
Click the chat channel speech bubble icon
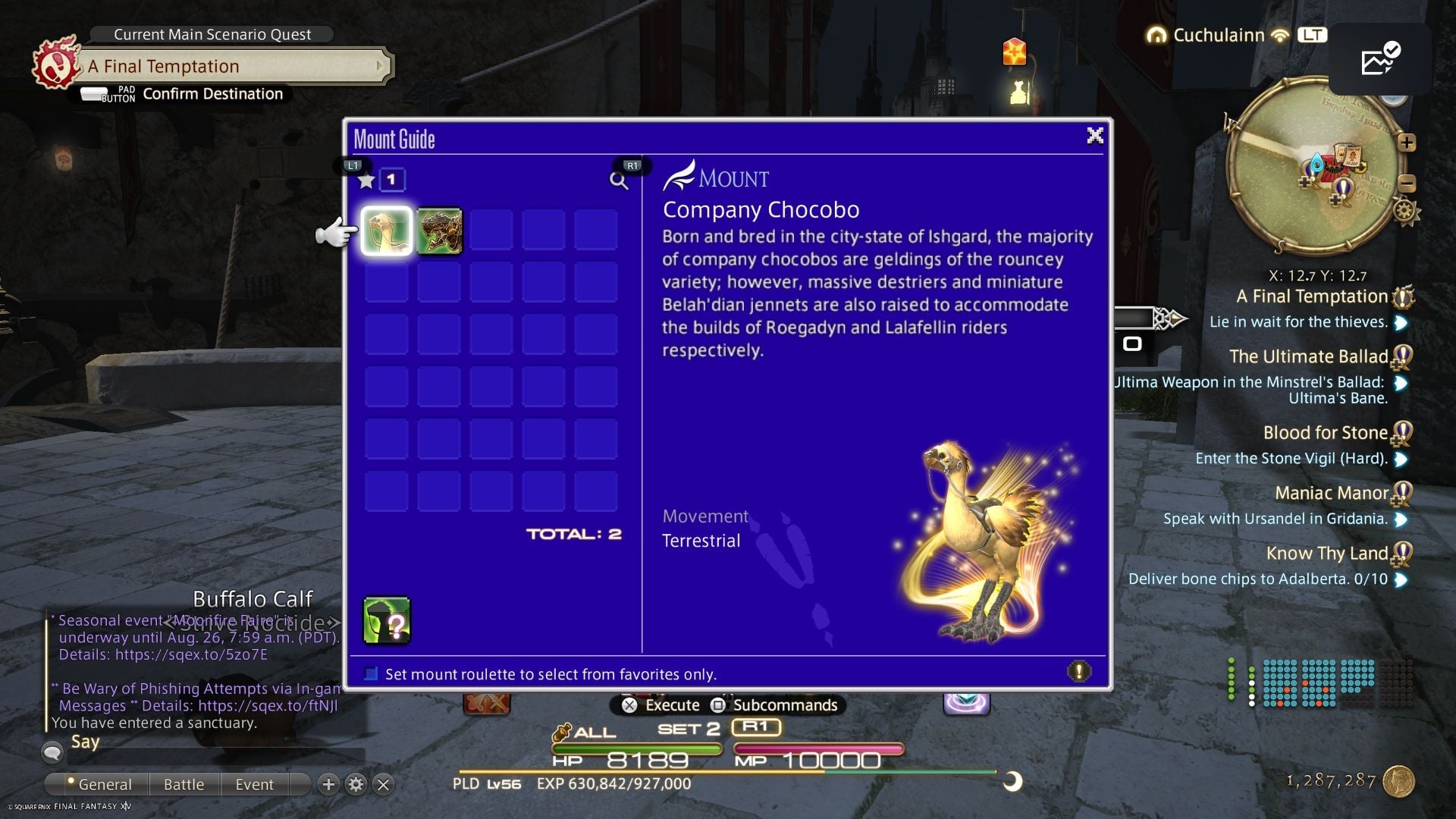pos(52,754)
